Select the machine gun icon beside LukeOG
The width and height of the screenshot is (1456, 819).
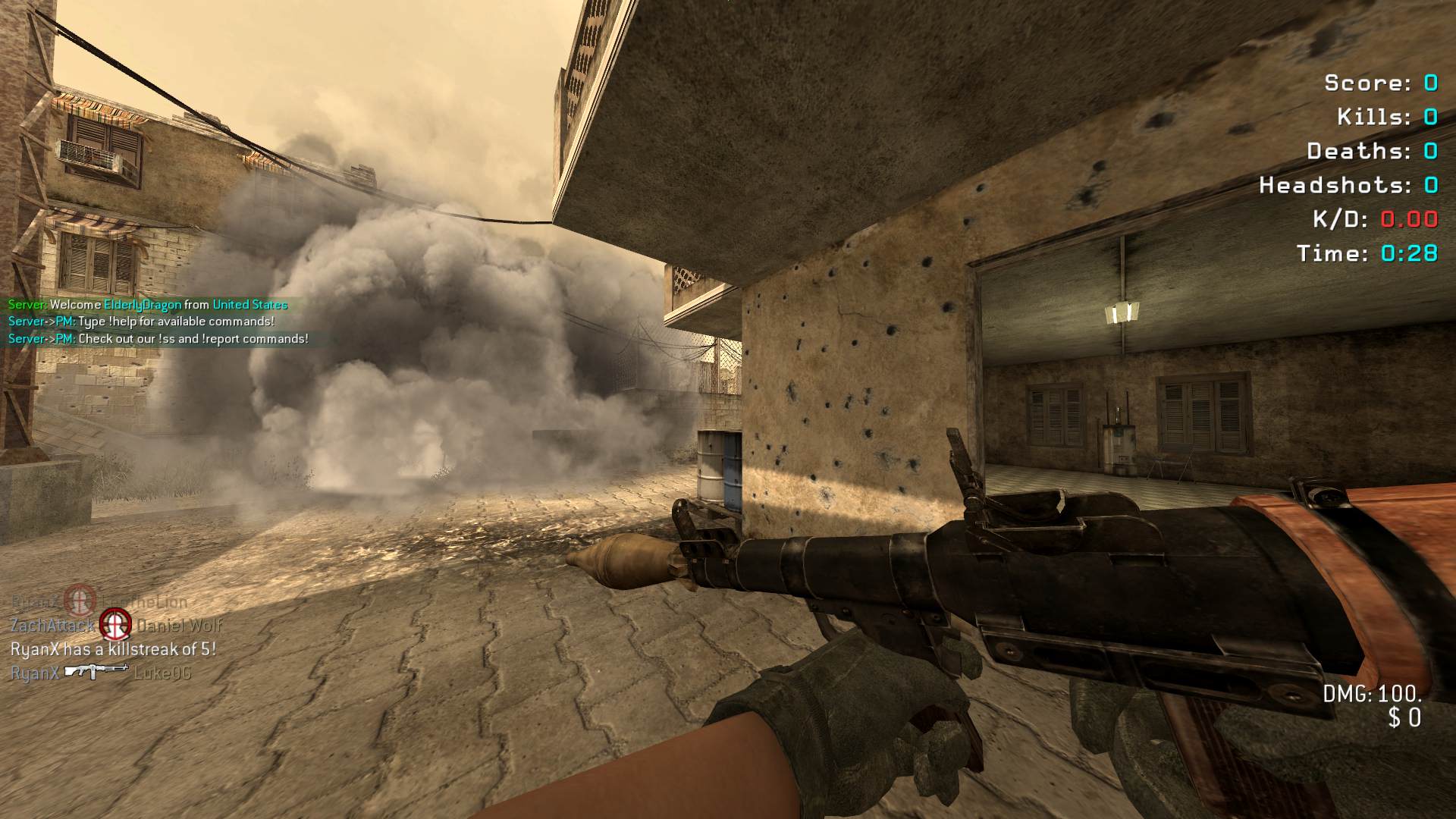click(x=96, y=672)
